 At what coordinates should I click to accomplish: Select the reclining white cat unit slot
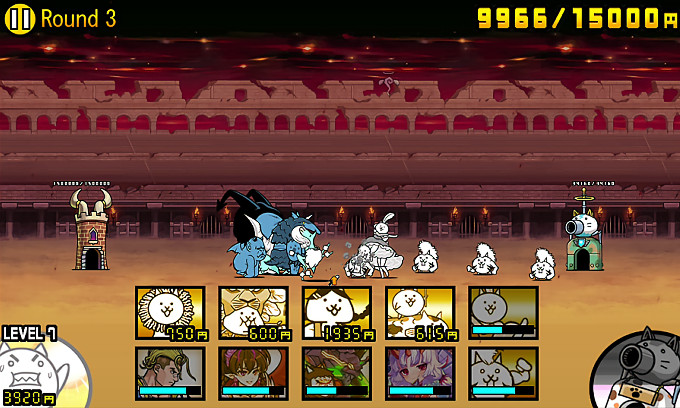503,373
